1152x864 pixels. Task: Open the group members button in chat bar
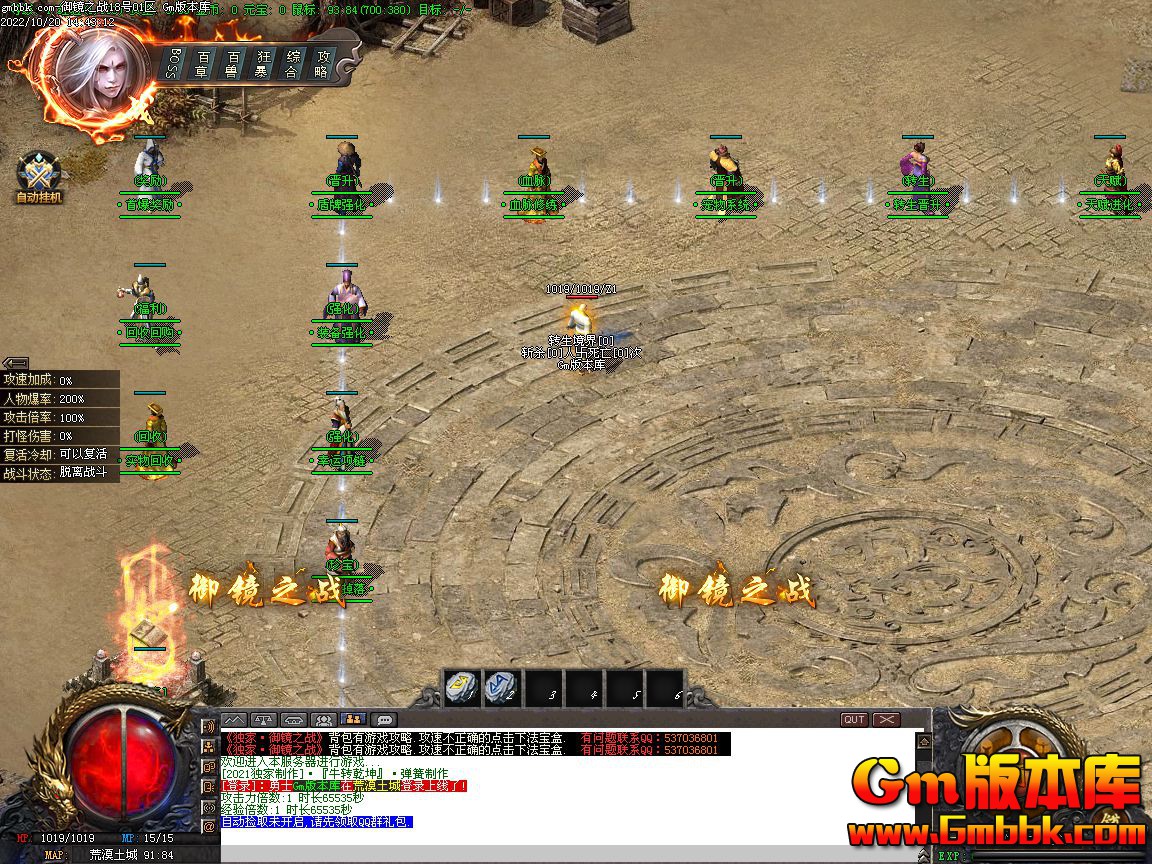pyautogui.click(x=323, y=719)
